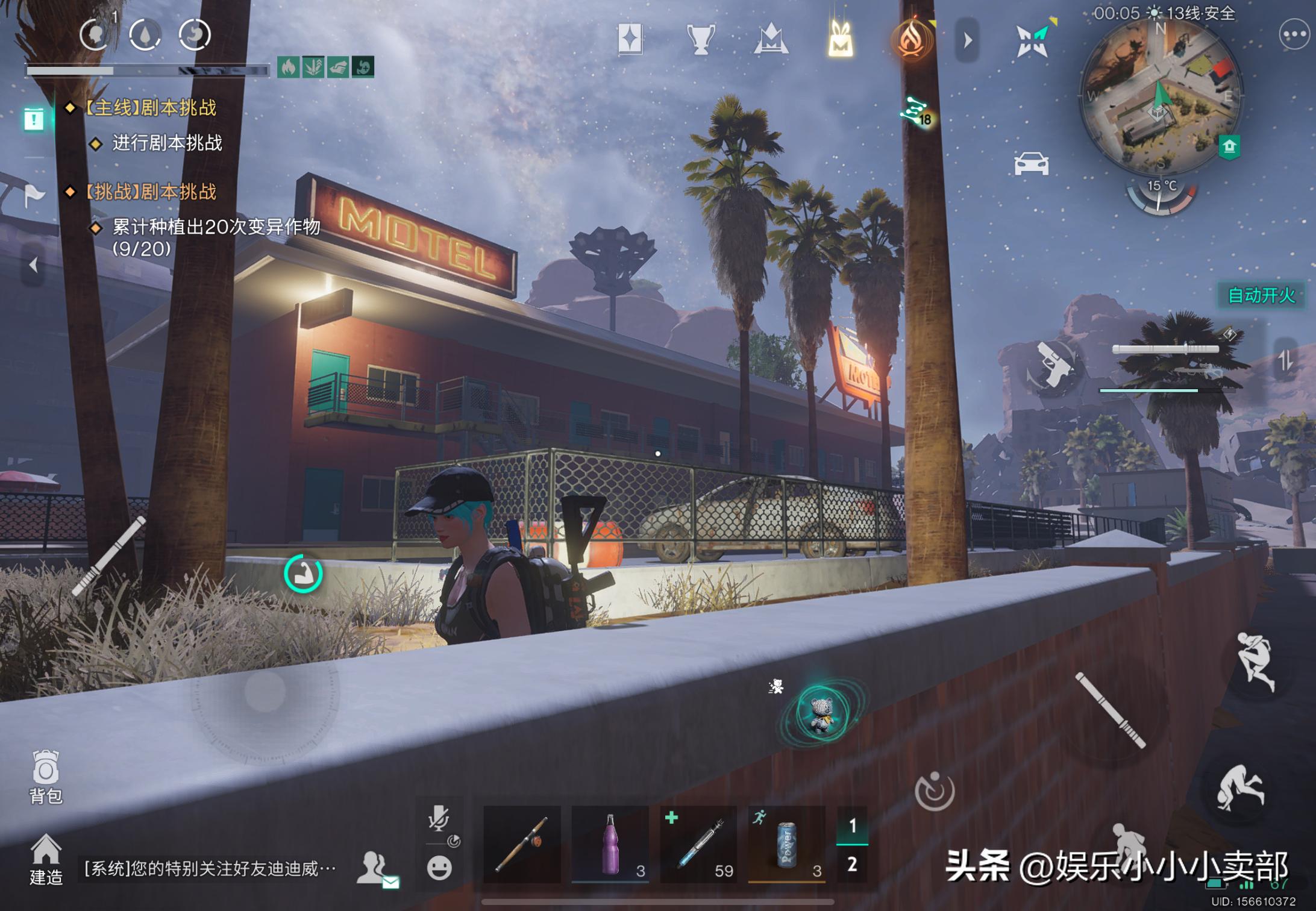The image size is (1316, 911).
Task: Open the circular minimap
Action: tap(1161, 96)
